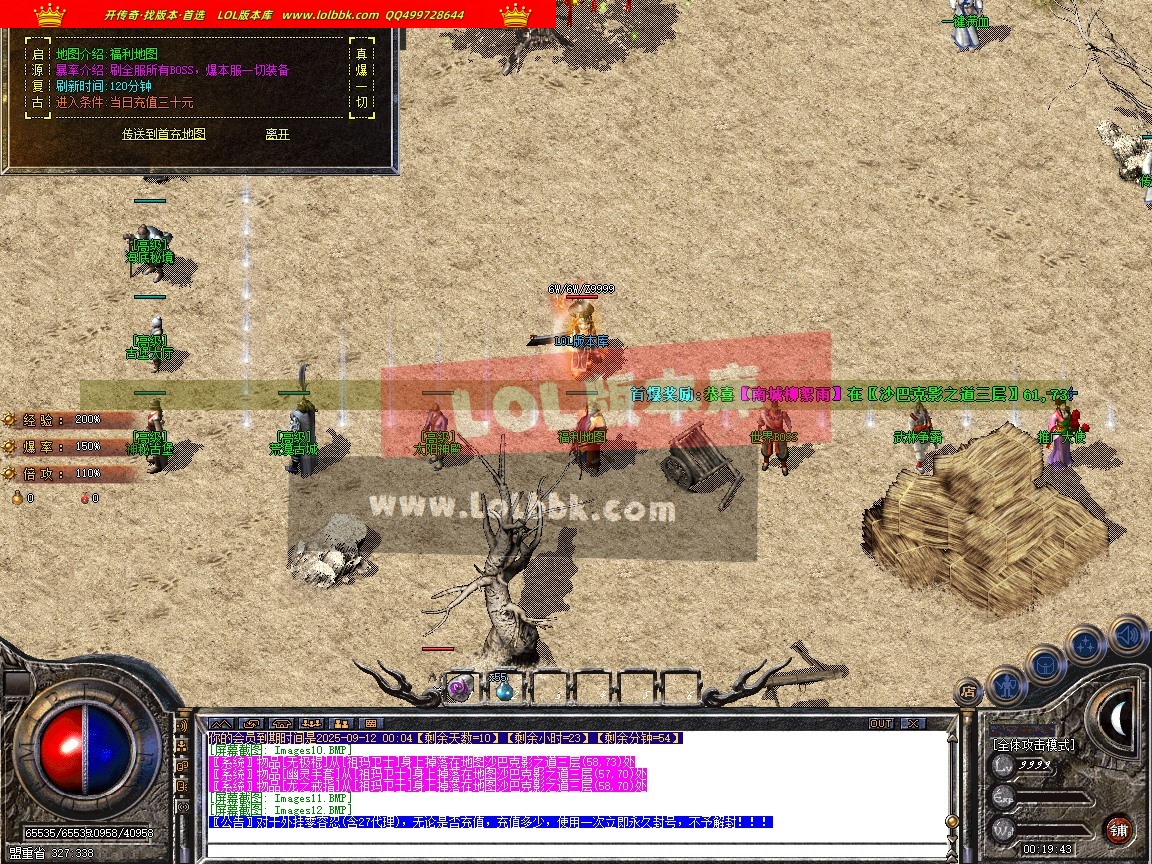Click the OUT button on the chat panel
The width and height of the screenshot is (1152, 864).
pos(880,723)
